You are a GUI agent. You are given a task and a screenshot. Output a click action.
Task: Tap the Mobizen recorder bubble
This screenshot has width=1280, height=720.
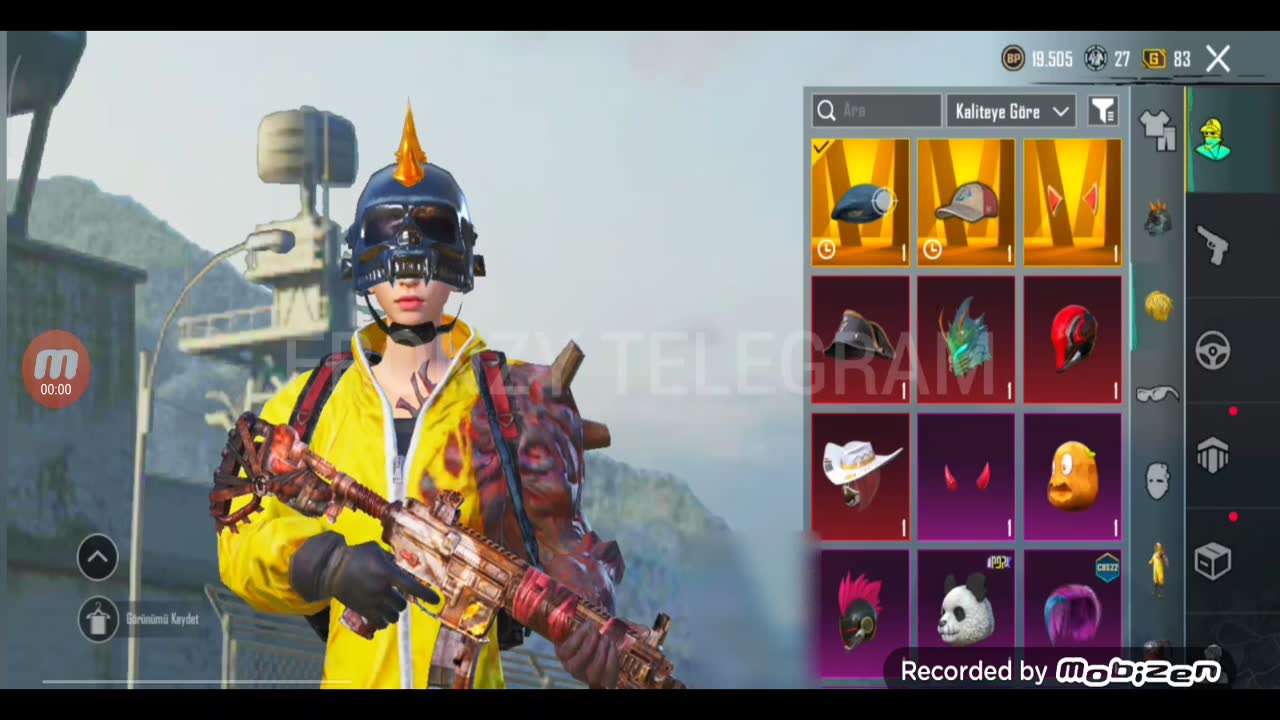(55, 369)
